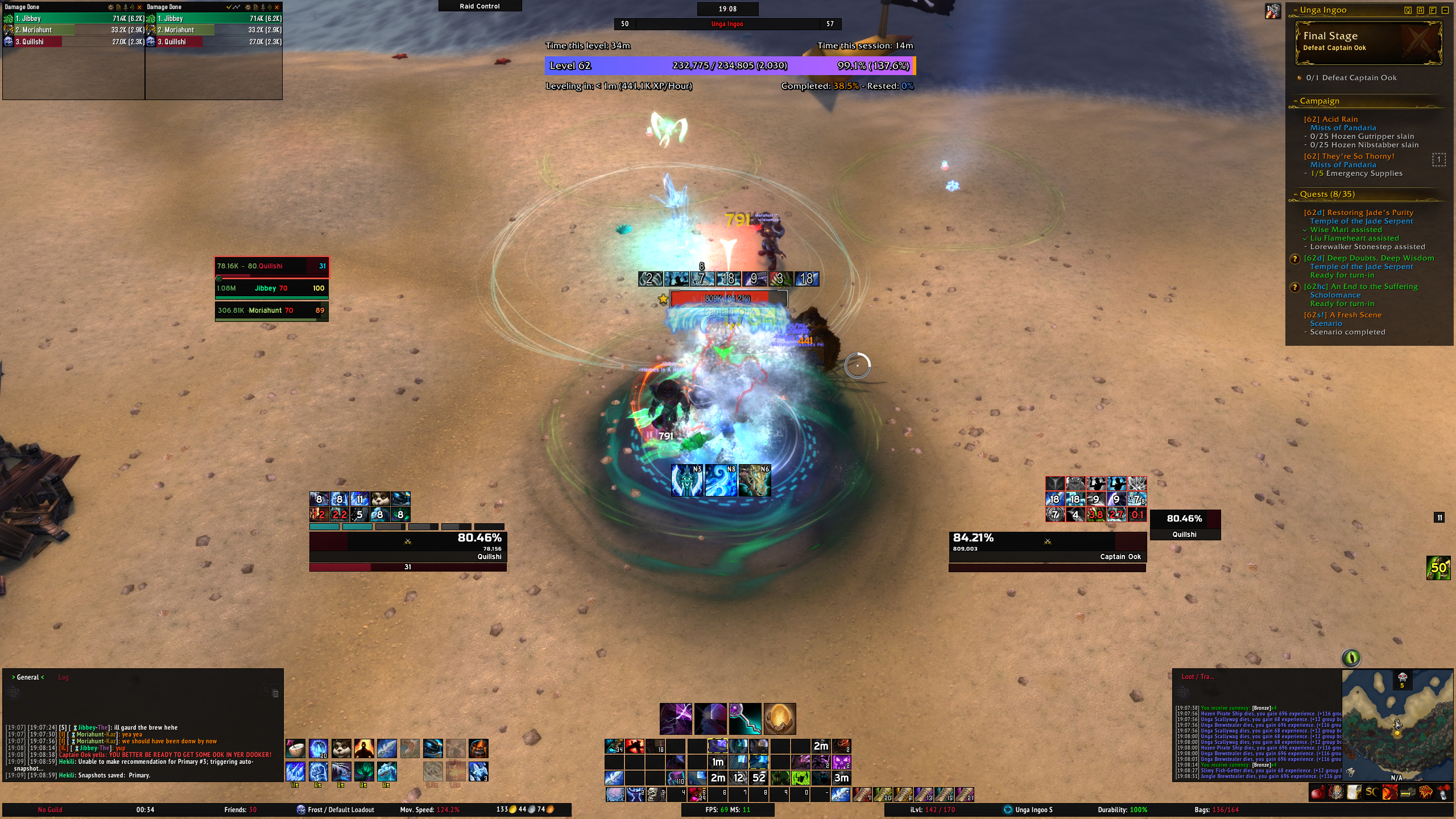Use the coconut drink item icon
This screenshot has height=819, width=1456.
pyautogui.click(x=295, y=748)
